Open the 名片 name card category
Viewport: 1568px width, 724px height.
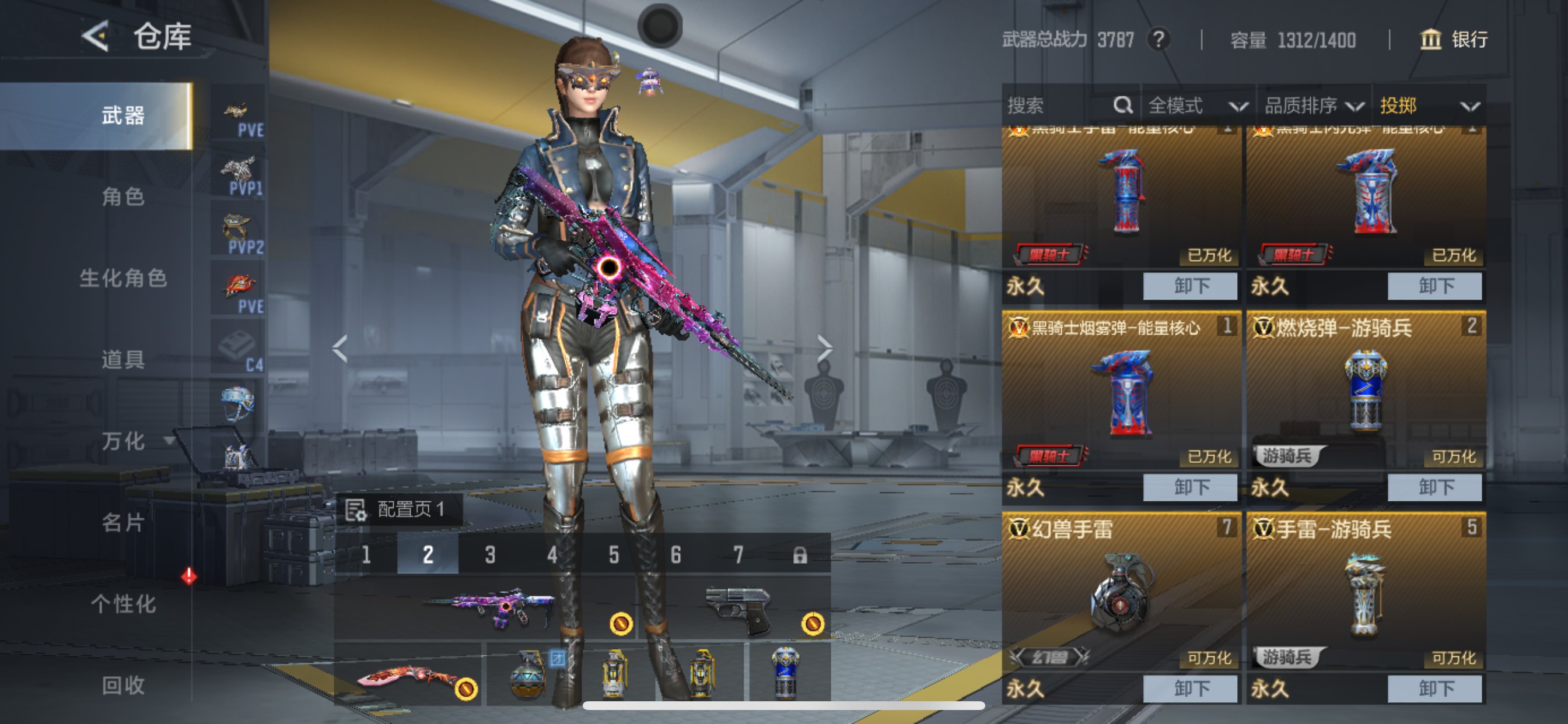click(x=123, y=522)
